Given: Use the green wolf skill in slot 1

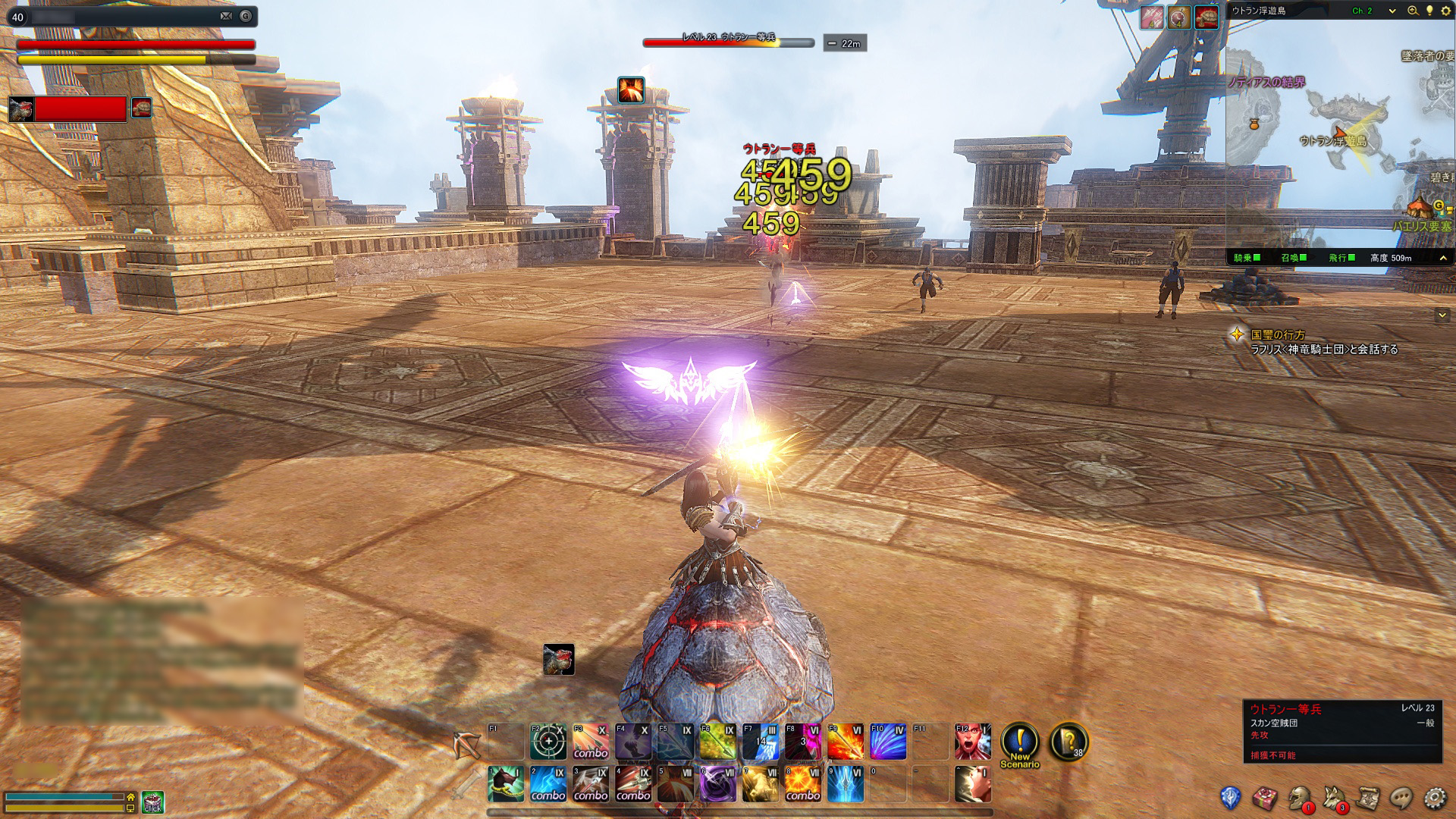Looking at the screenshot, I should click(x=505, y=784).
